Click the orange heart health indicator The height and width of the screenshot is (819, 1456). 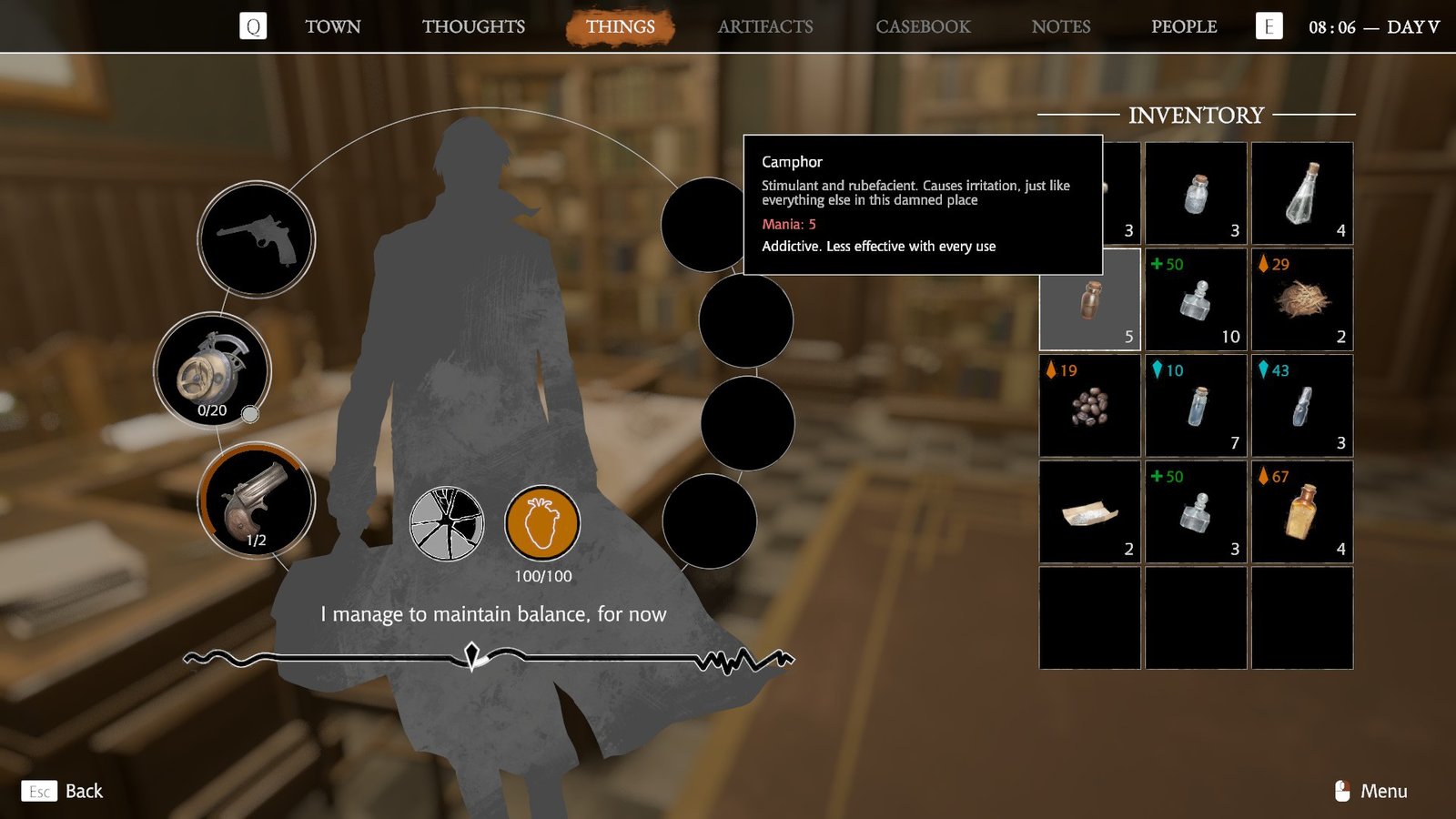click(x=544, y=523)
